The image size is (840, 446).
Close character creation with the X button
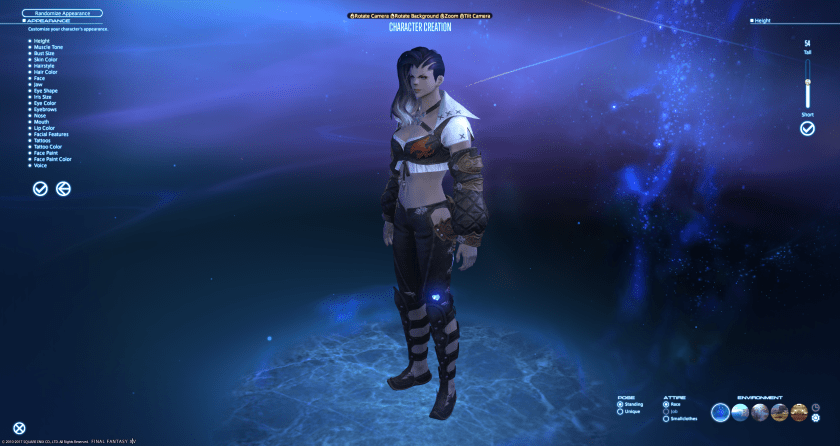coord(19,428)
